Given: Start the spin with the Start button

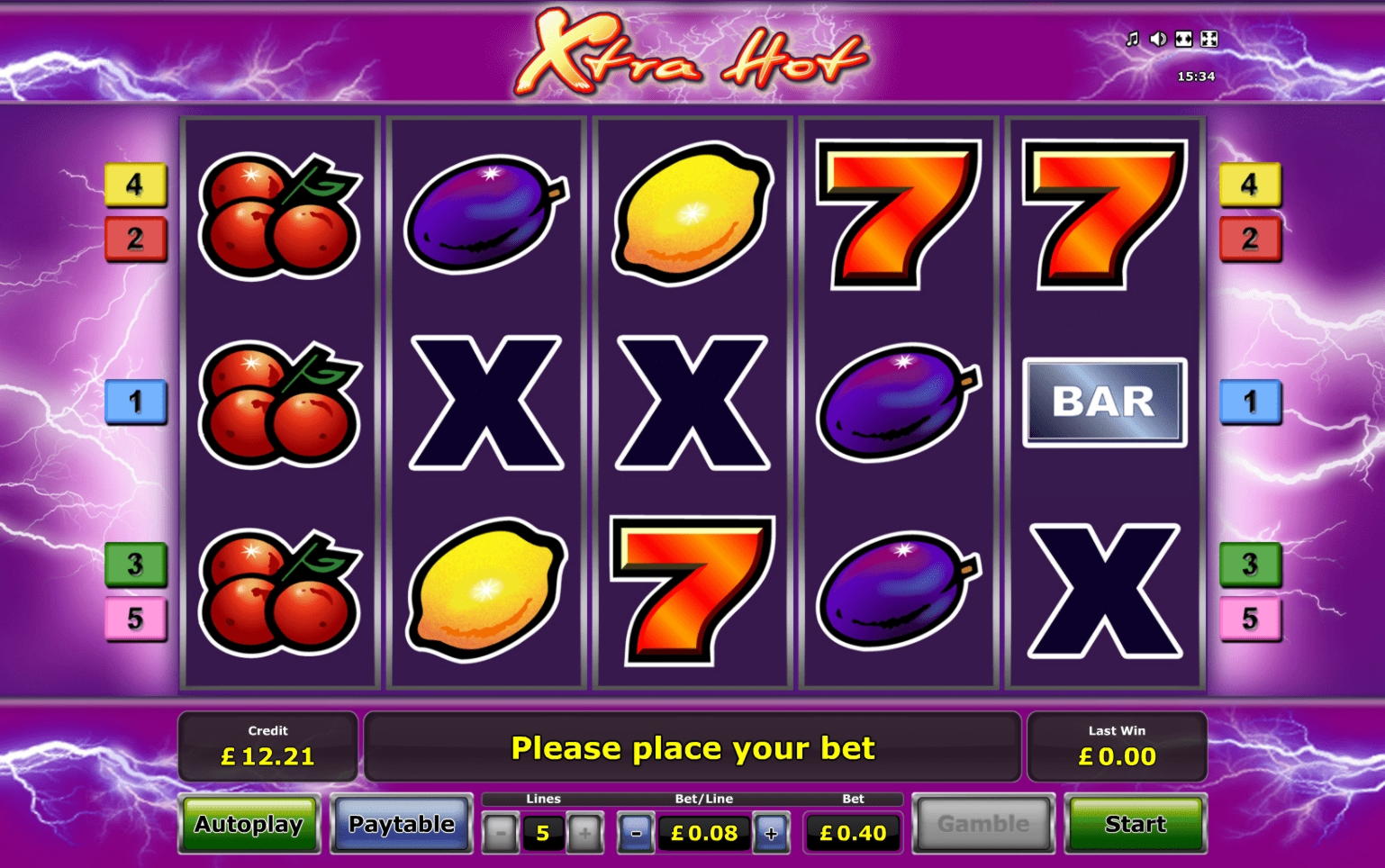Looking at the screenshot, I should (x=1136, y=824).
